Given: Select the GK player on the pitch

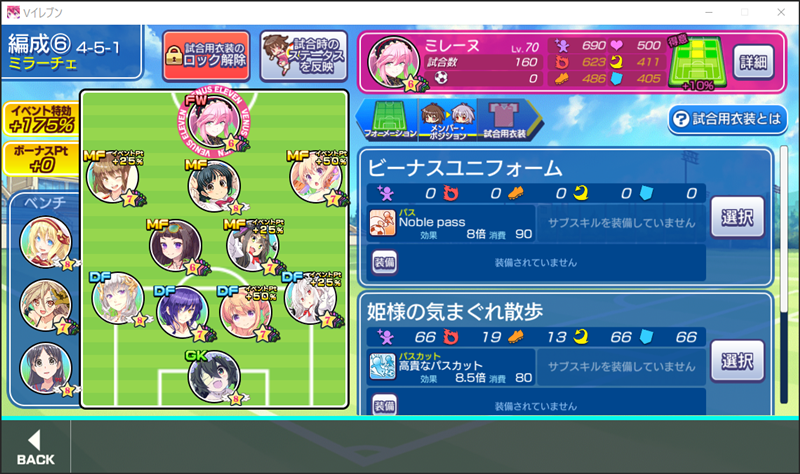Looking at the screenshot, I should point(214,378).
